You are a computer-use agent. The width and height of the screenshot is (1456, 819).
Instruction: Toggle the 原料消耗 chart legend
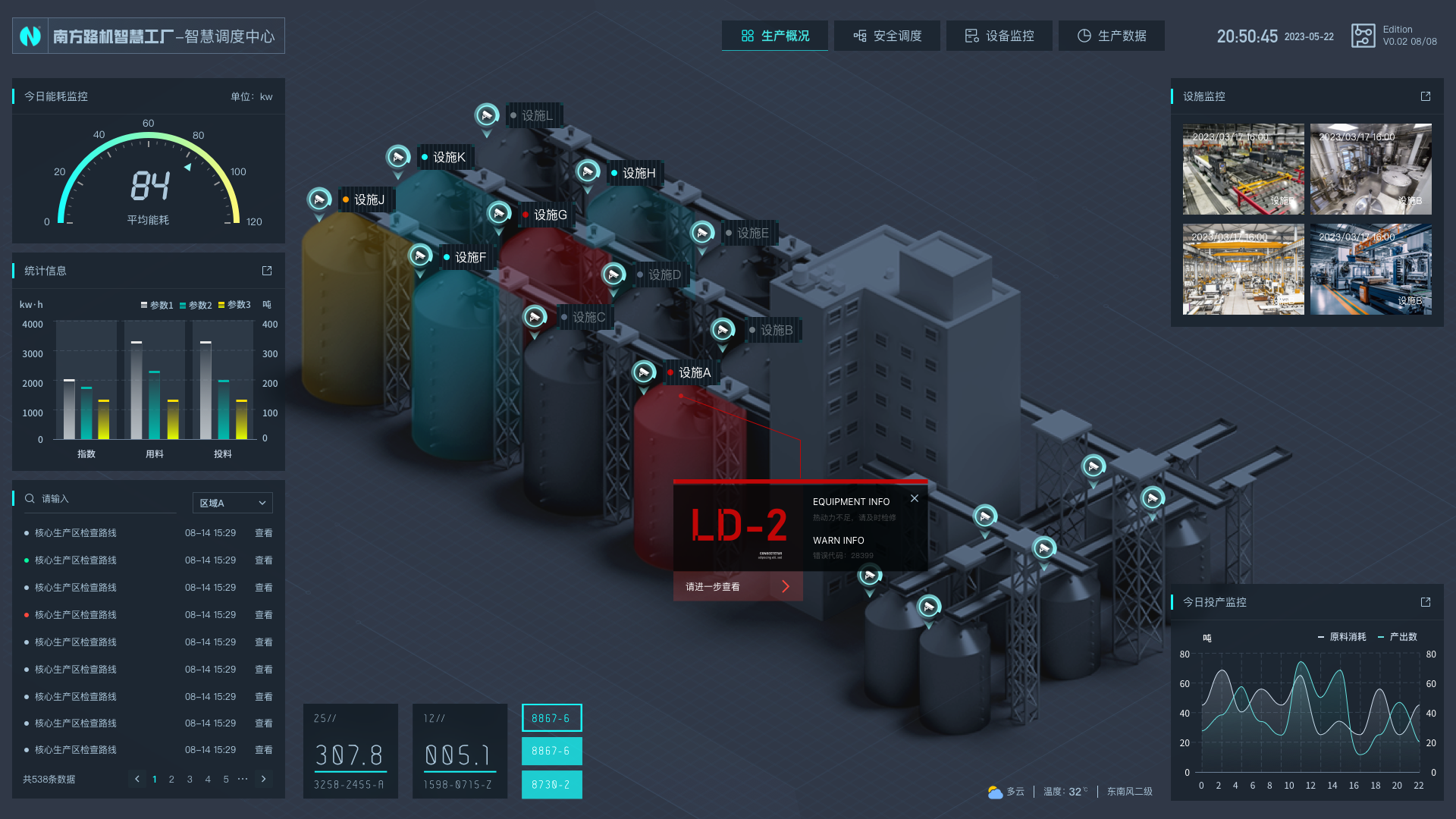tap(1342, 637)
